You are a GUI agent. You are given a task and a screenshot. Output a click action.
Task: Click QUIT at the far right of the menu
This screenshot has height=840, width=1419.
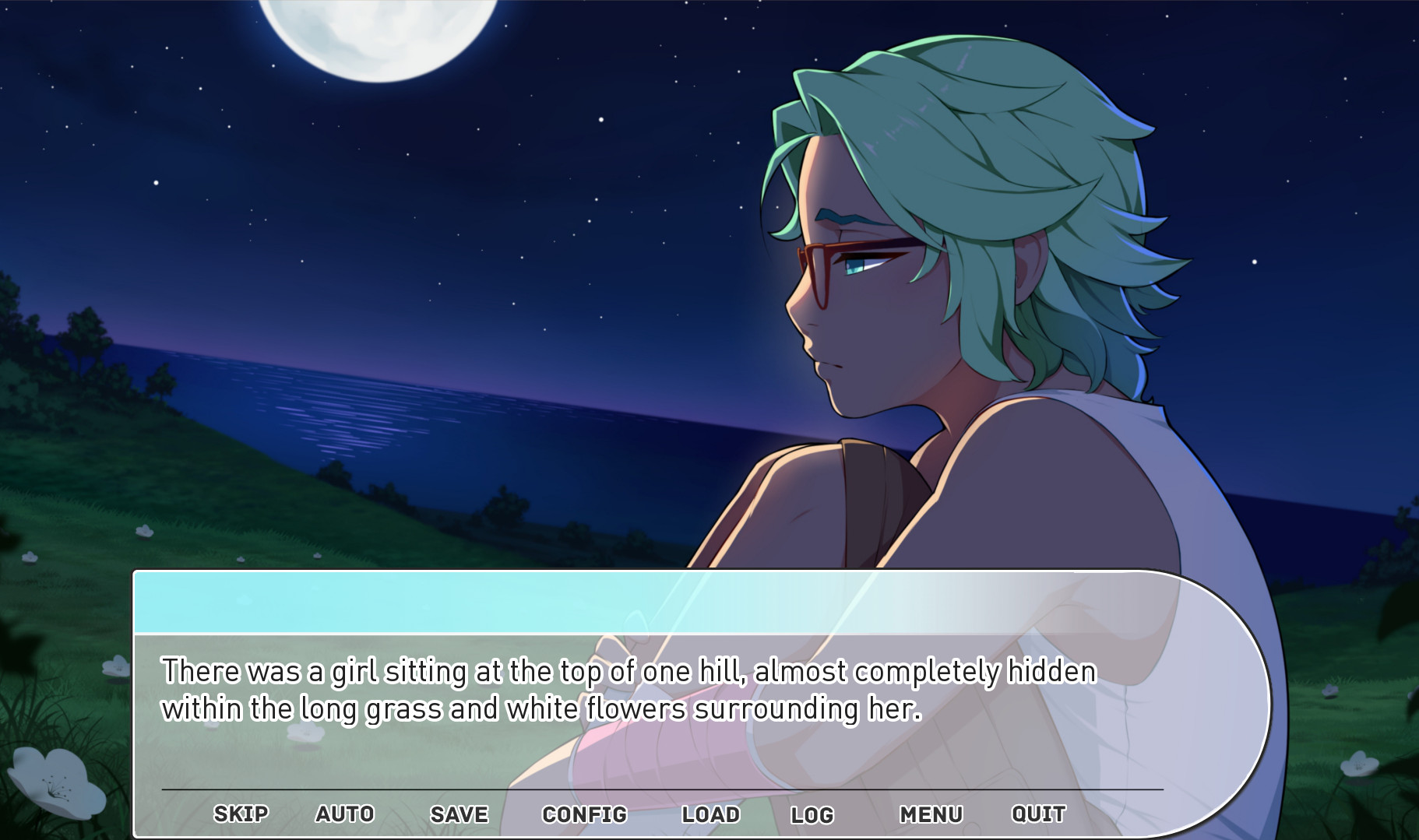coord(1039,814)
